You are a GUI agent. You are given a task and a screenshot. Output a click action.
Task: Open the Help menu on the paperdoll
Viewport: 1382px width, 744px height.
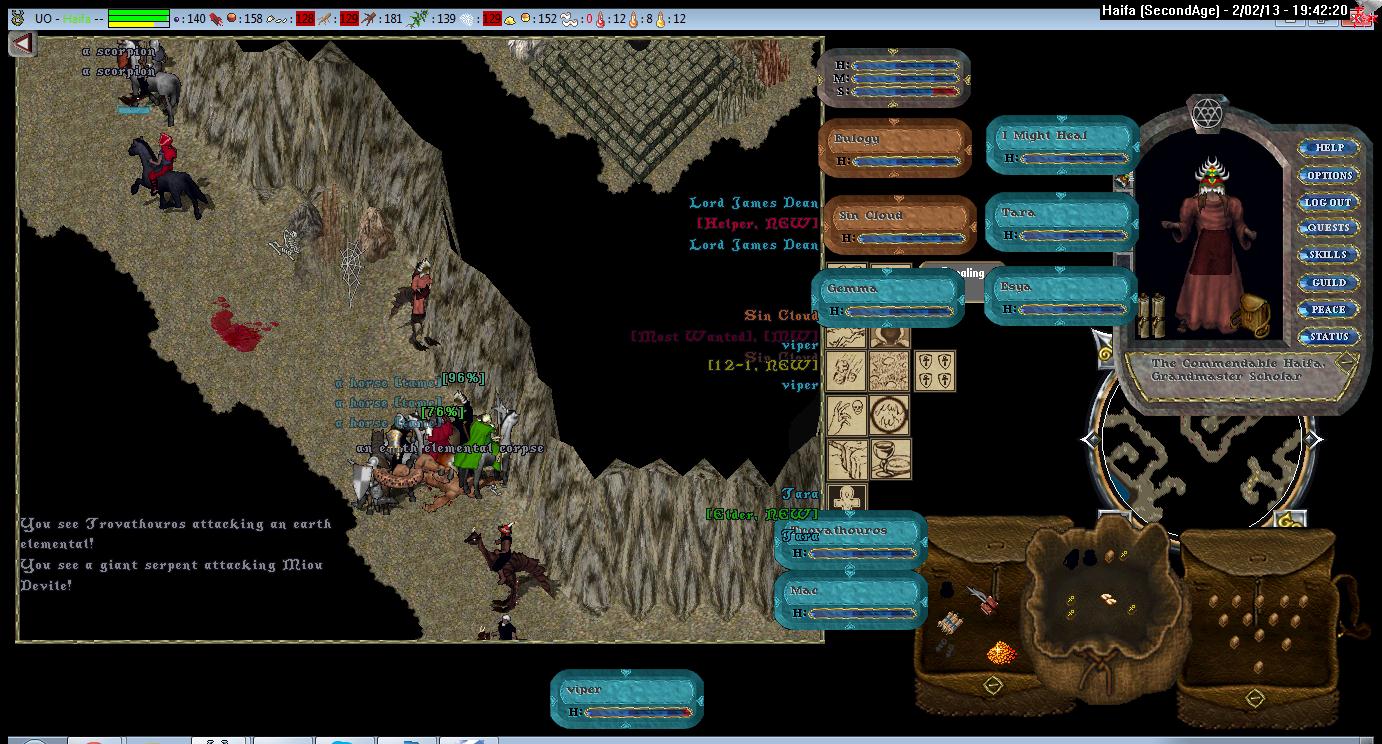(1329, 148)
